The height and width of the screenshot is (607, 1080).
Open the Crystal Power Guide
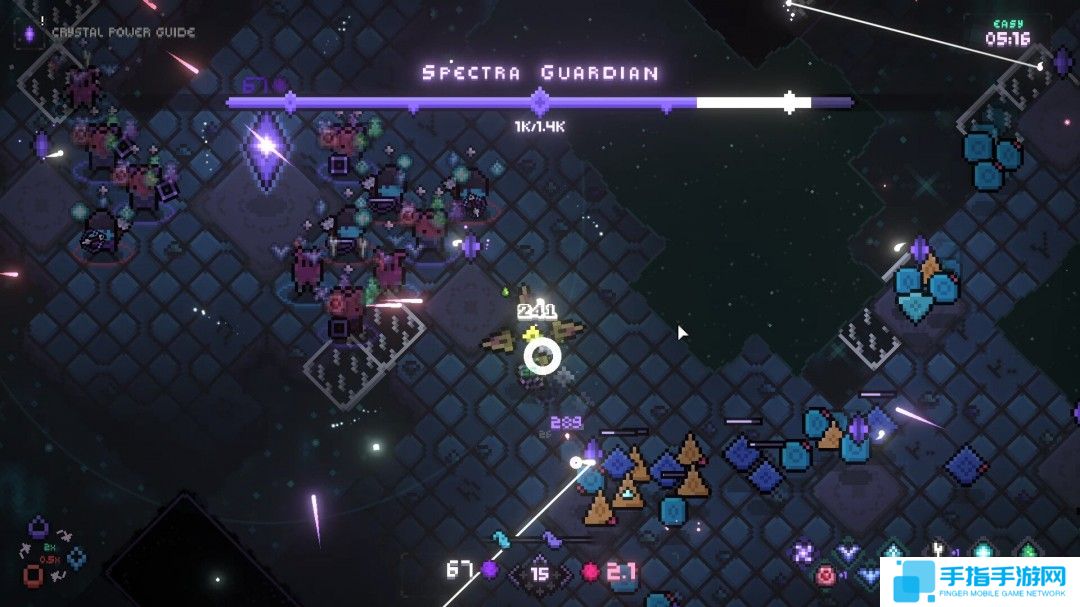coord(110,32)
